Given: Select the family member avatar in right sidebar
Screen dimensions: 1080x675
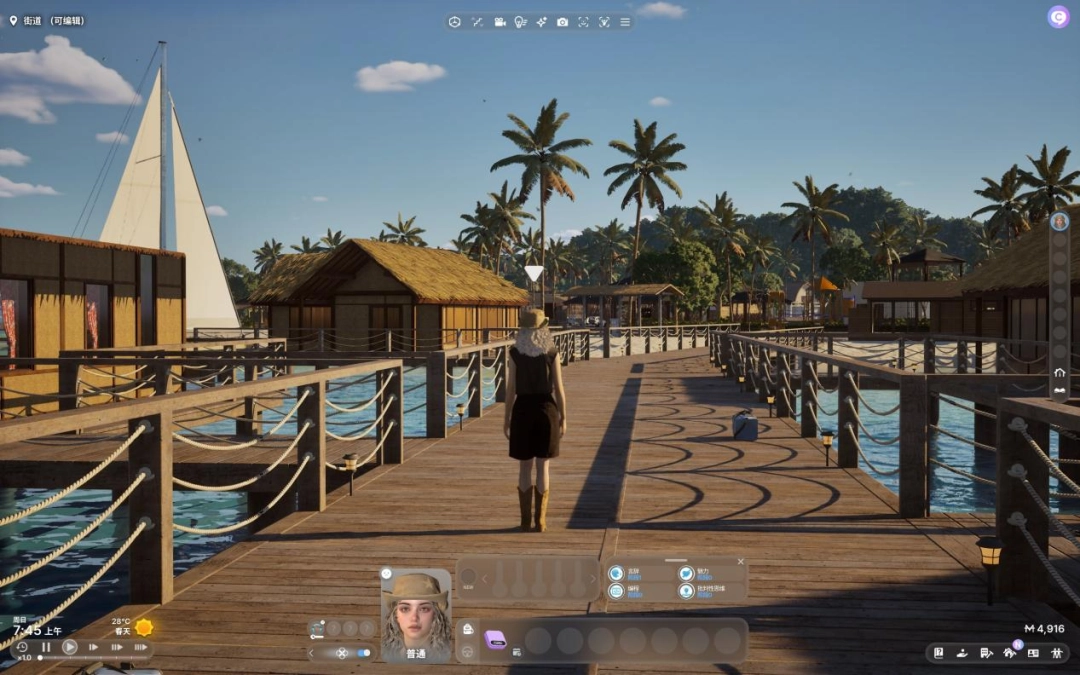Looking at the screenshot, I should (1059, 222).
